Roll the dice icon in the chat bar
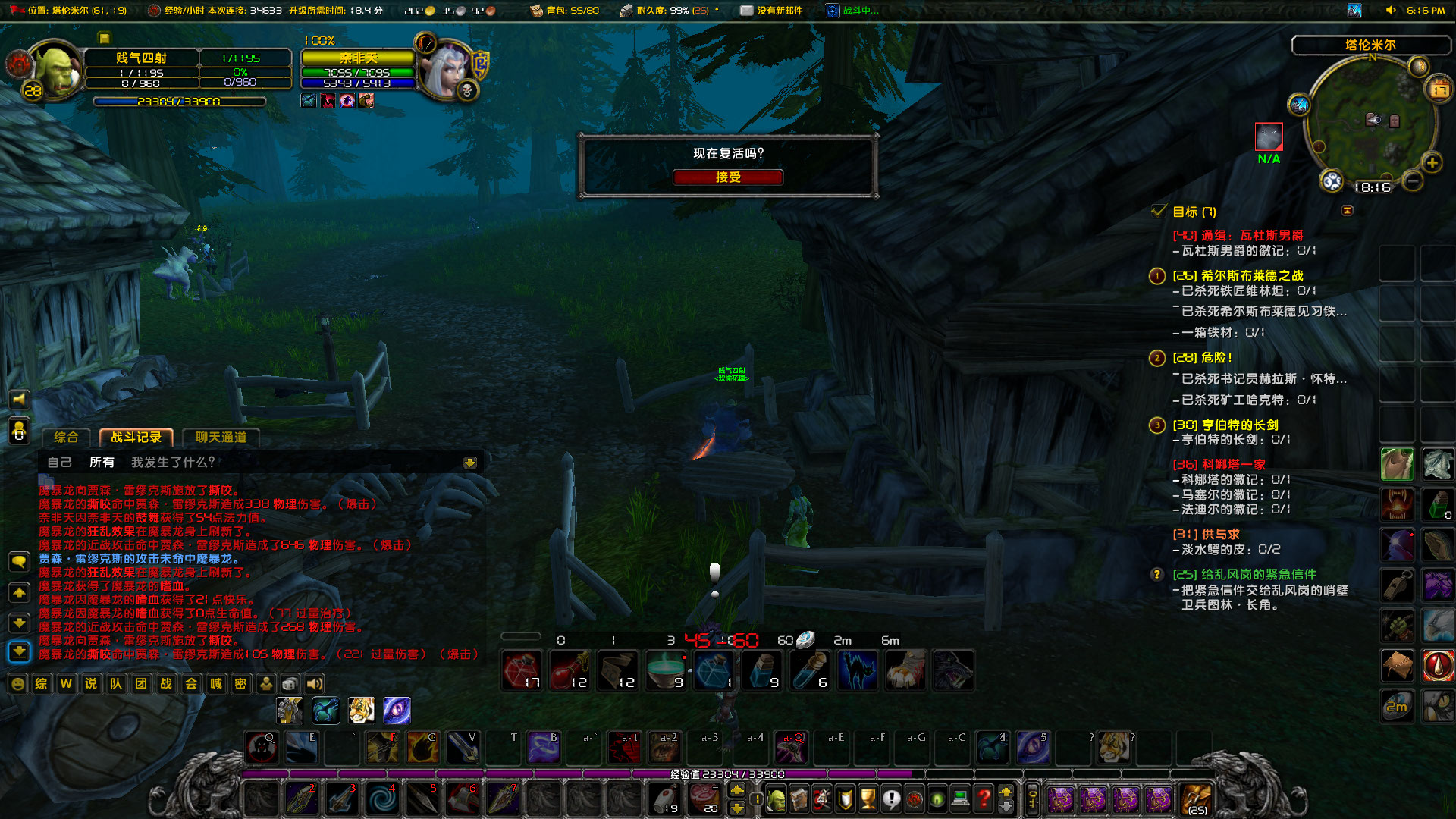The width and height of the screenshot is (1456, 819). 290,684
